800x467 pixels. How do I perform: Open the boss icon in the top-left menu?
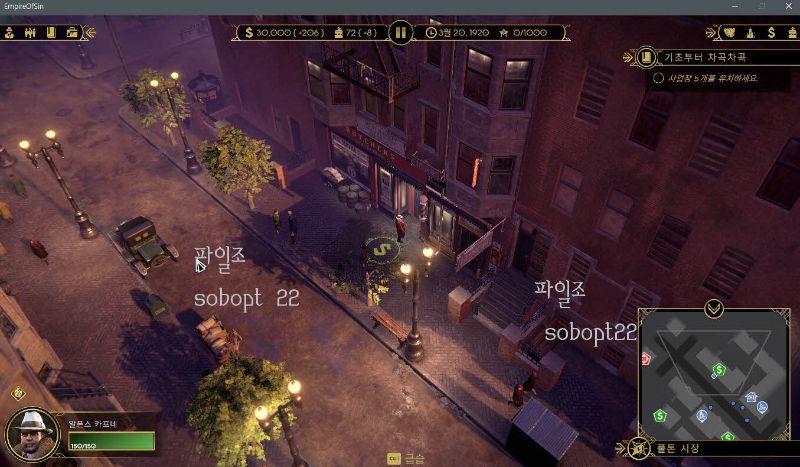click(x=9, y=32)
